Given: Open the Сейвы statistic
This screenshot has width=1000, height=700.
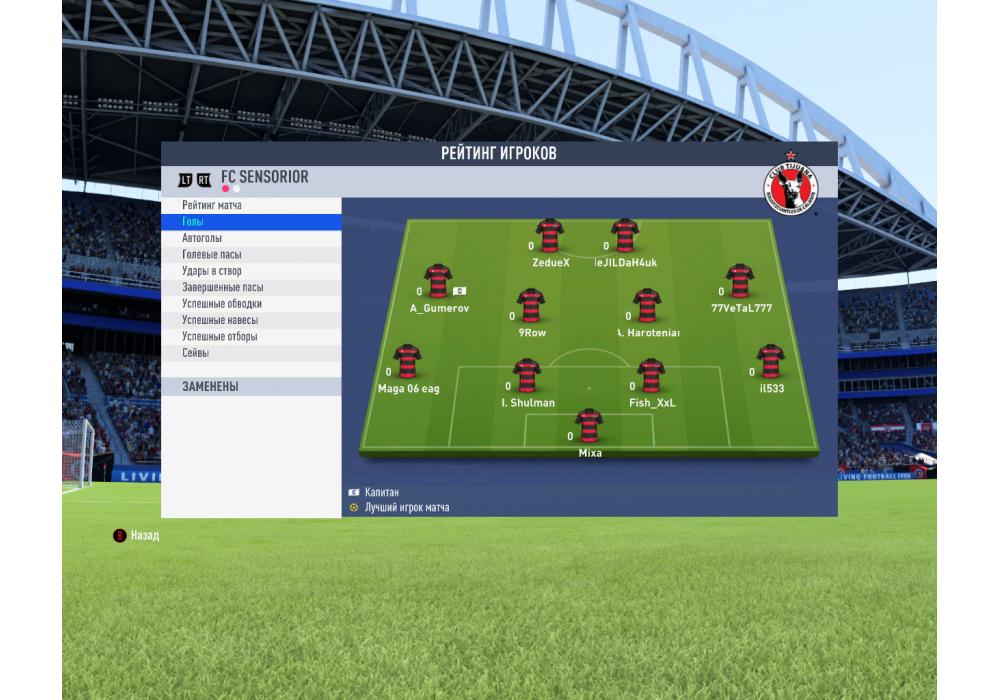Looking at the screenshot, I should (250, 353).
